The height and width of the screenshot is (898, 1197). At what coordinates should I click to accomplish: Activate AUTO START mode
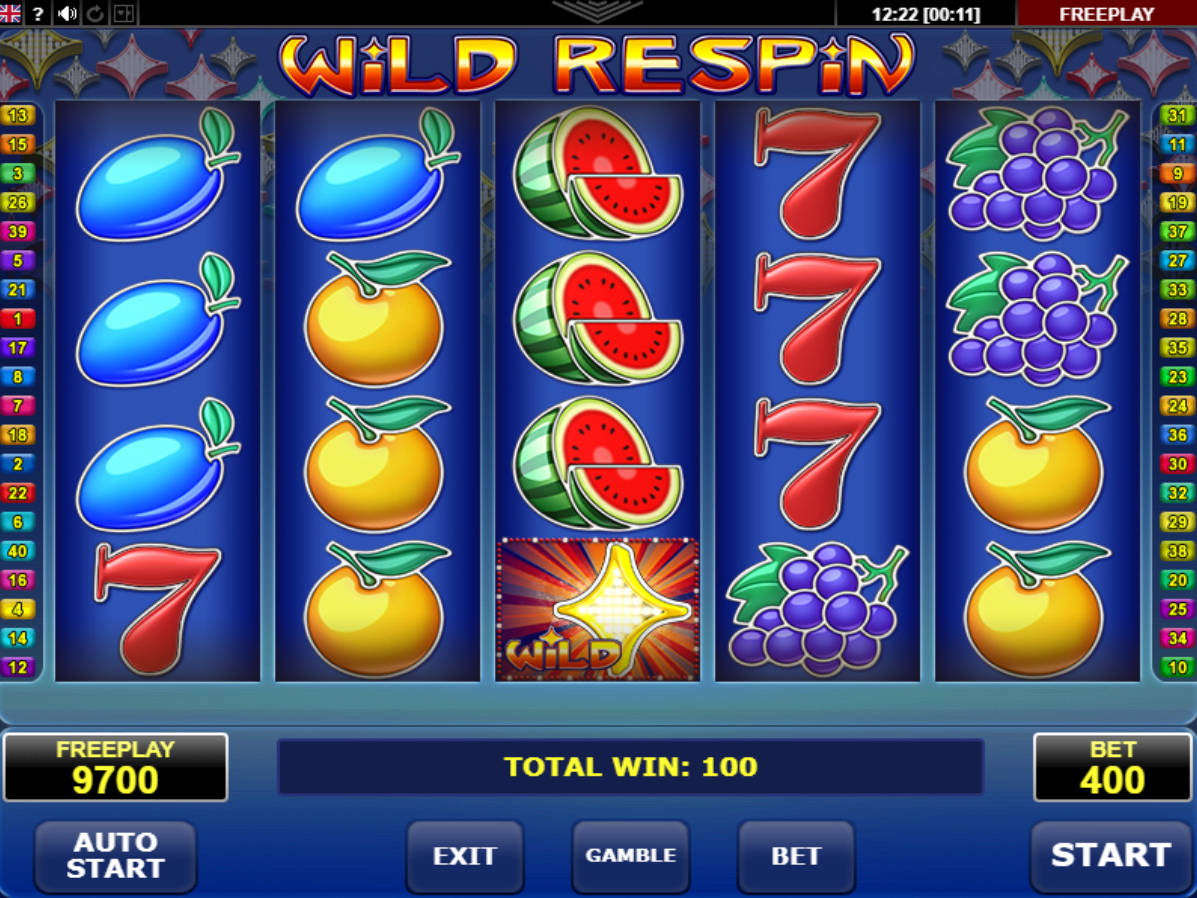115,856
